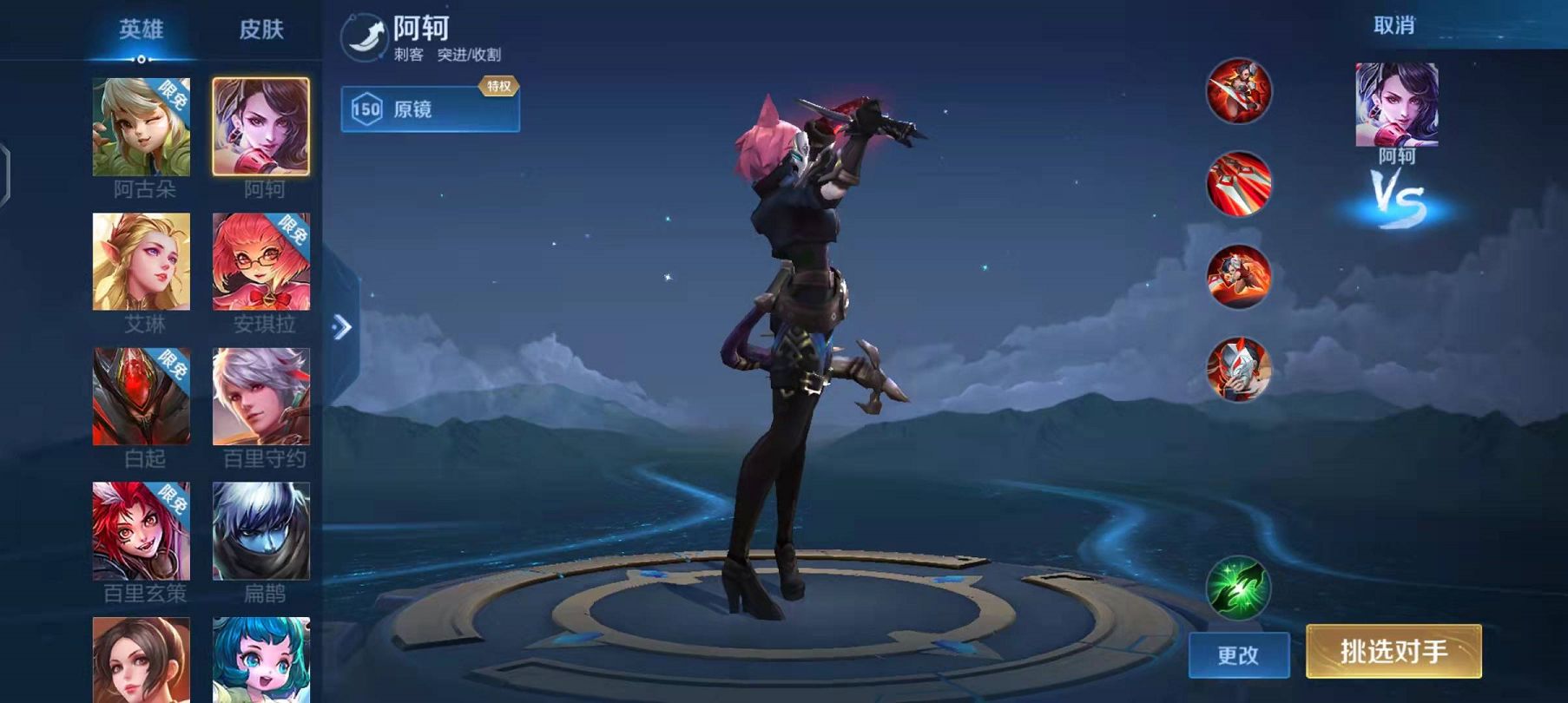Image resolution: width=1568 pixels, height=703 pixels.
Task: Select hero 扁鹊
Action: 261,531
